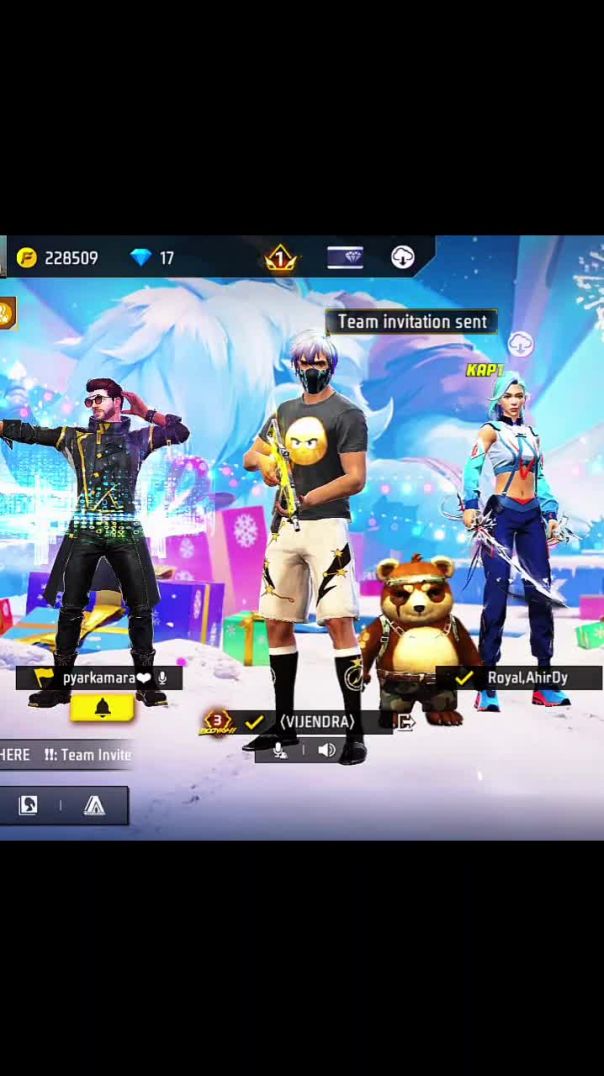Open the gold coins balance

[x=57, y=258]
